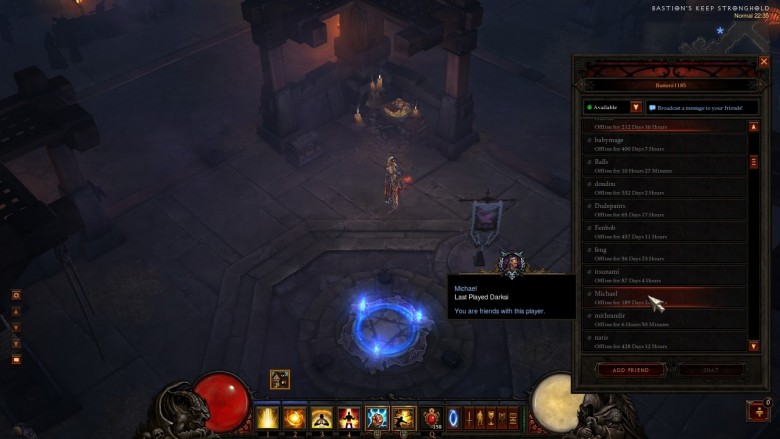The height and width of the screenshot is (439, 780).
Task: Activate the first skill slot with golden light
Action: 268,417
